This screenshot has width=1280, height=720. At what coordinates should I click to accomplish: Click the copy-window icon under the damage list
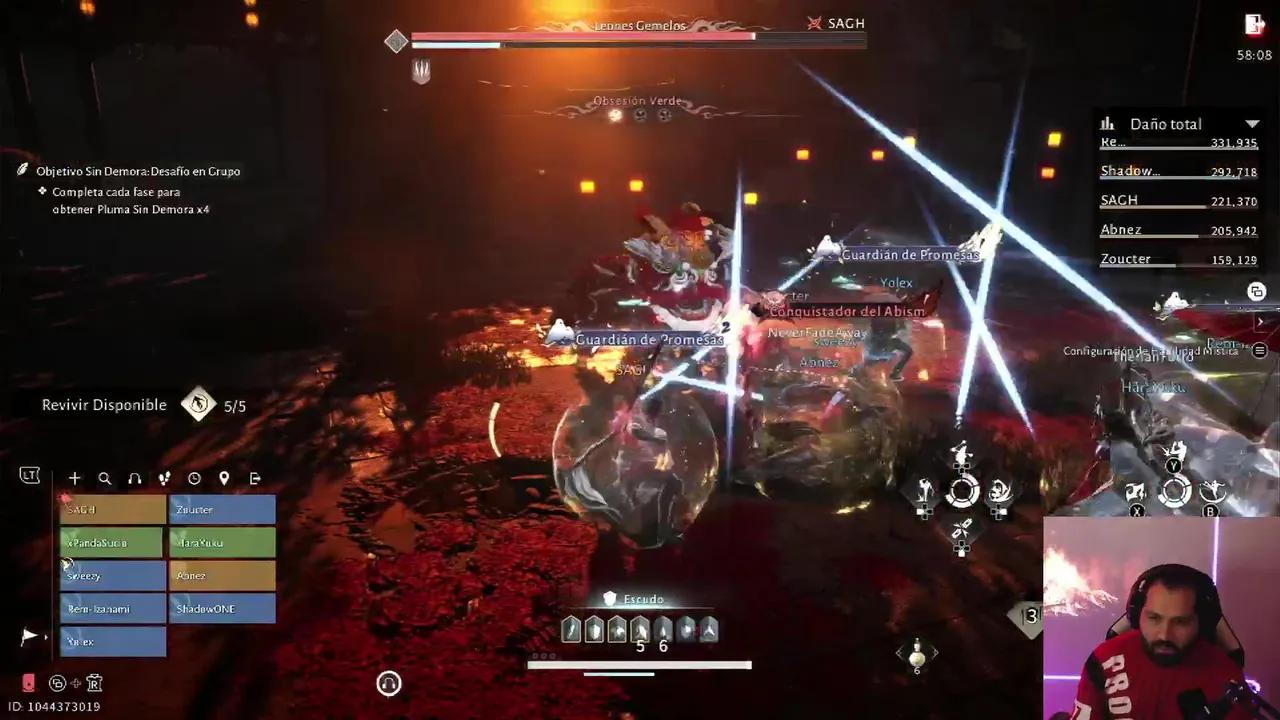pos(1257,292)
